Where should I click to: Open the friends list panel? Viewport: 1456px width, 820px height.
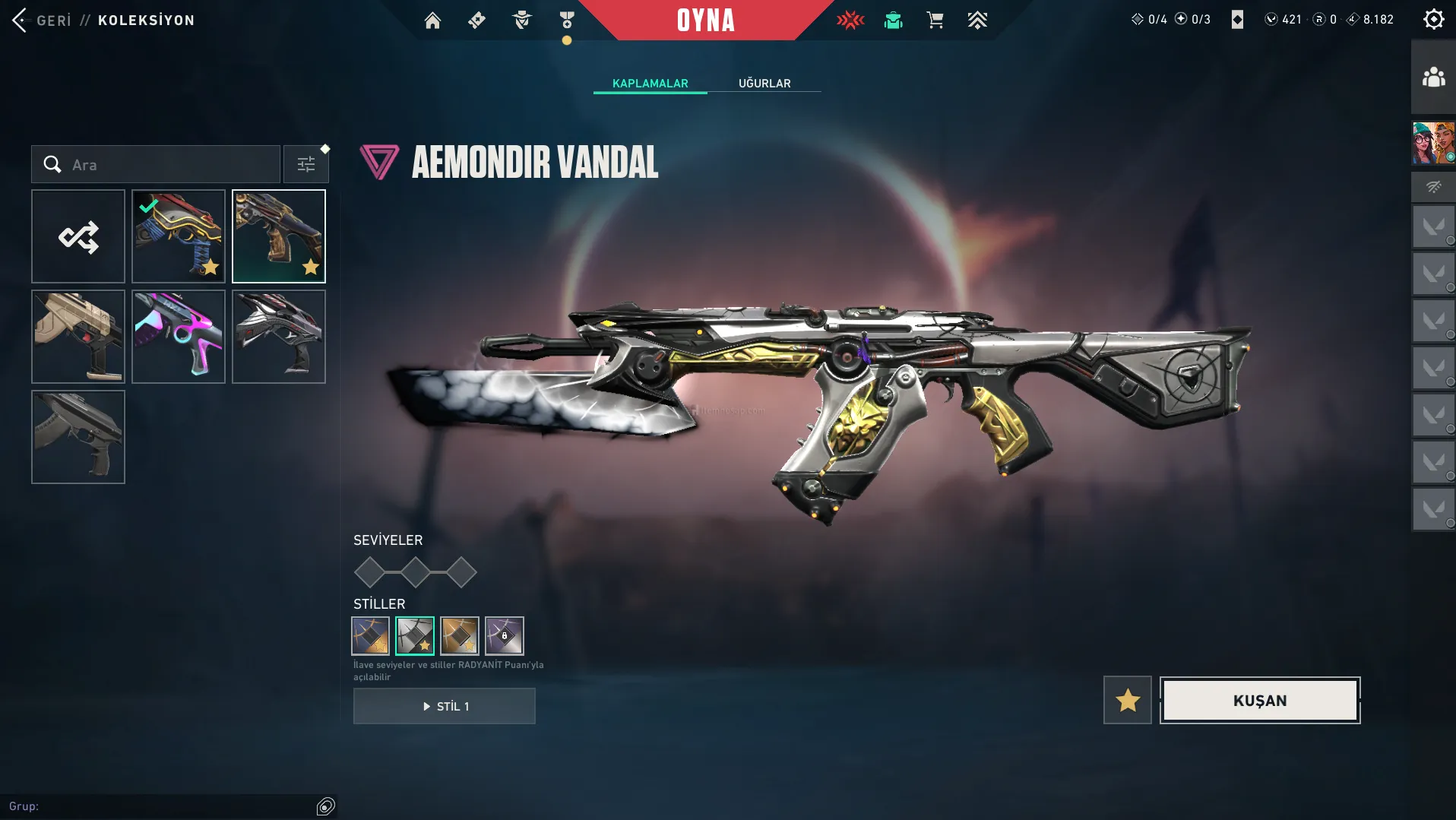pyautogui.click(x=1433, y=78)
